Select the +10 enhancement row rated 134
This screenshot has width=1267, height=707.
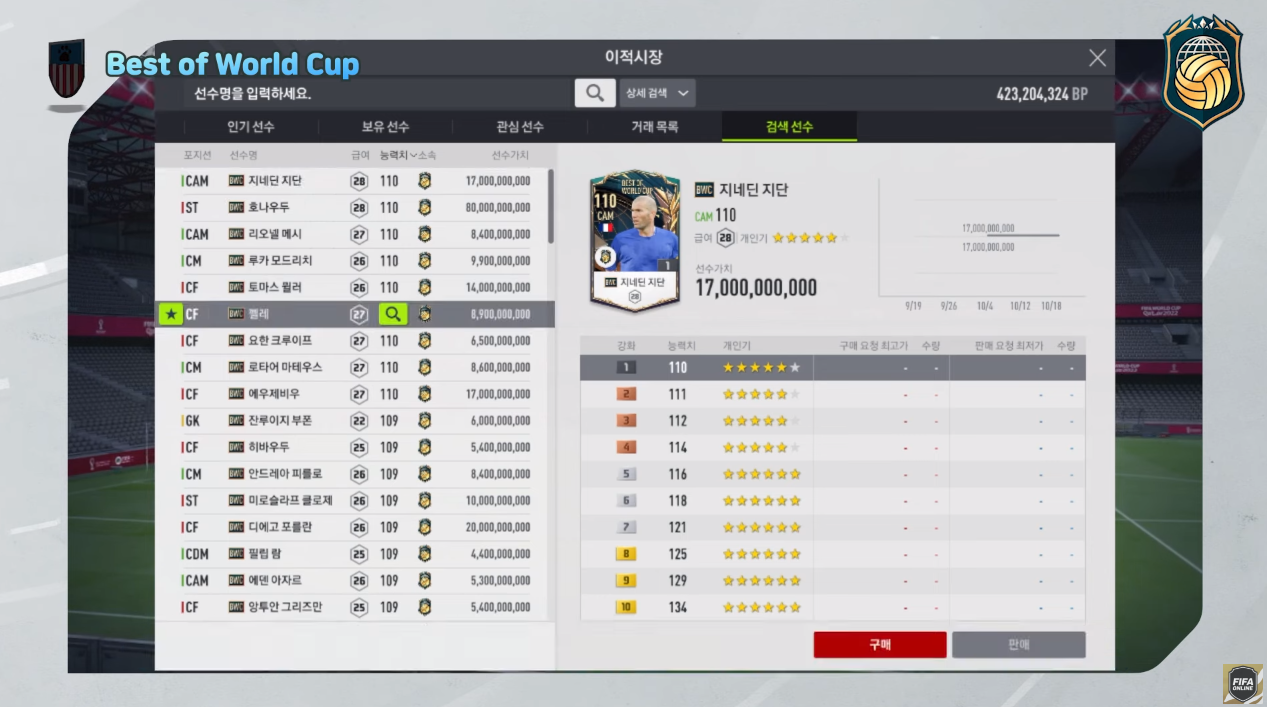[832, 607]
